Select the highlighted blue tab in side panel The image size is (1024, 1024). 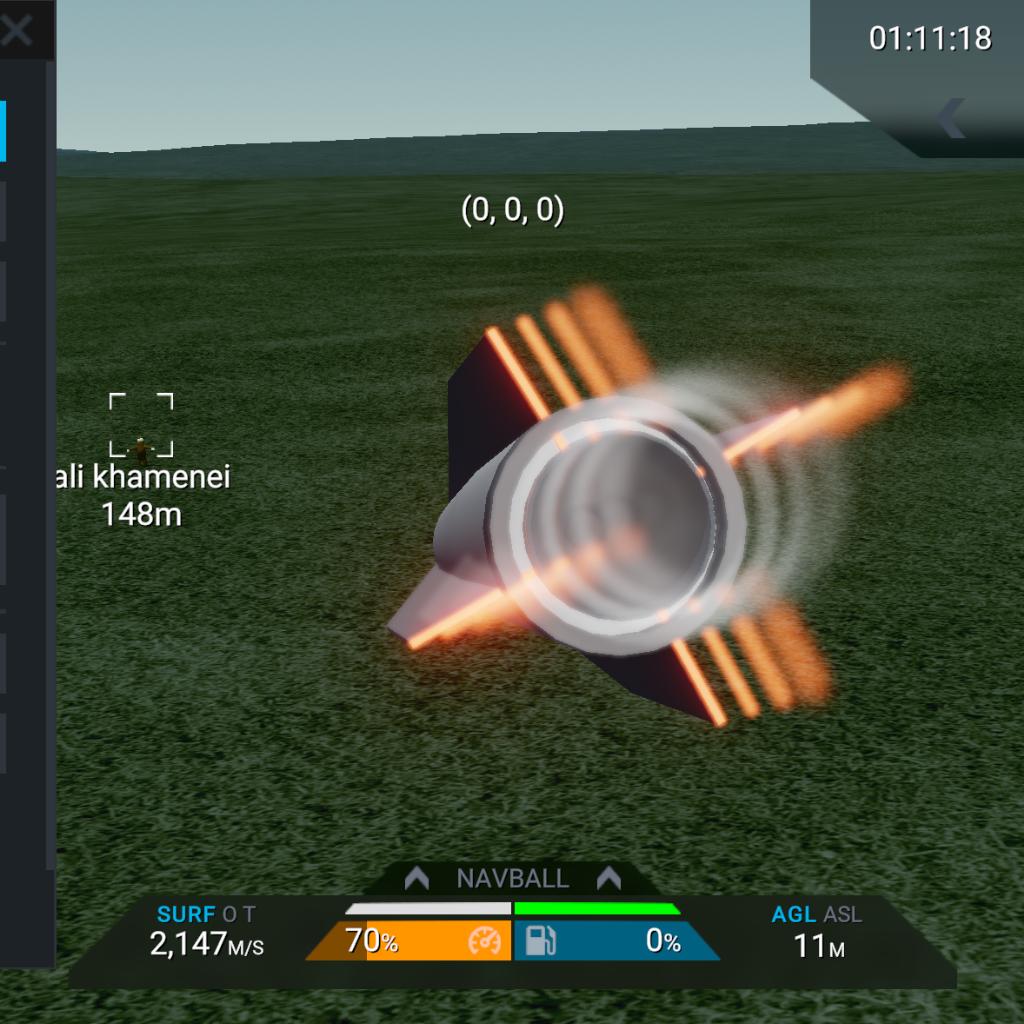pyautogui.click(x=3, y=130)
